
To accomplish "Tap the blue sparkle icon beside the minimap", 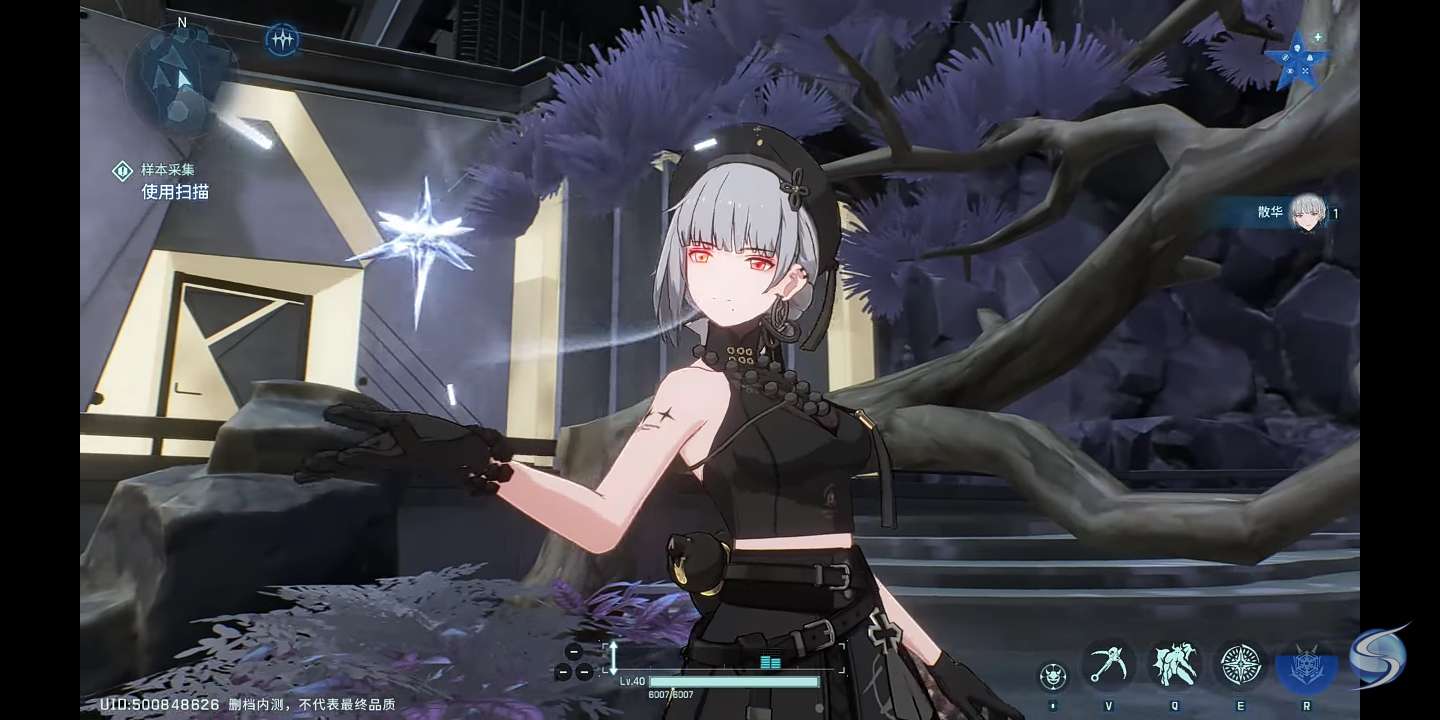I will 283,40.
